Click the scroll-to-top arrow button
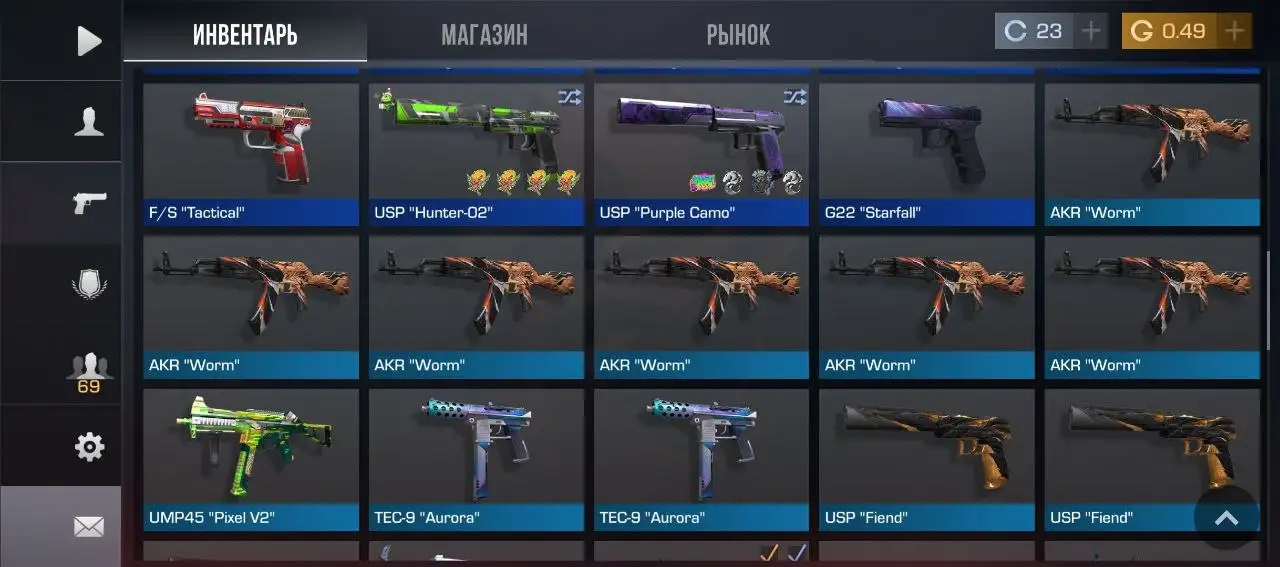Image resolution: width=1280 pixels, height=567 pixels. click(x=1226, y=518)
